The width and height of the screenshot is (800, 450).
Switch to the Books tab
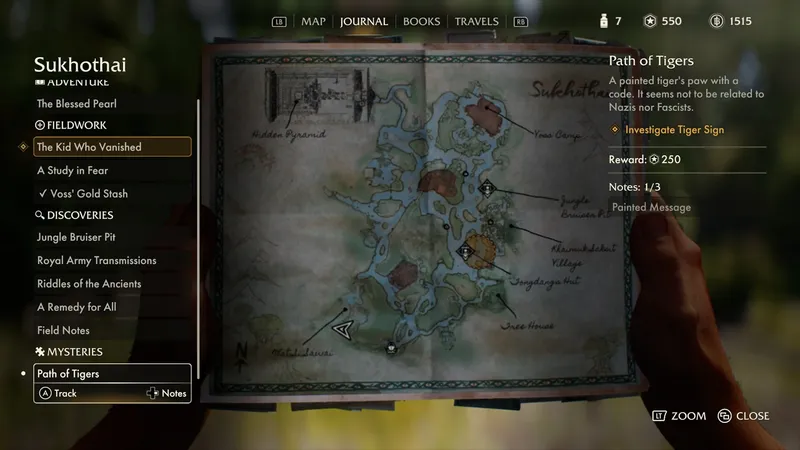click(x=421, y=21)
